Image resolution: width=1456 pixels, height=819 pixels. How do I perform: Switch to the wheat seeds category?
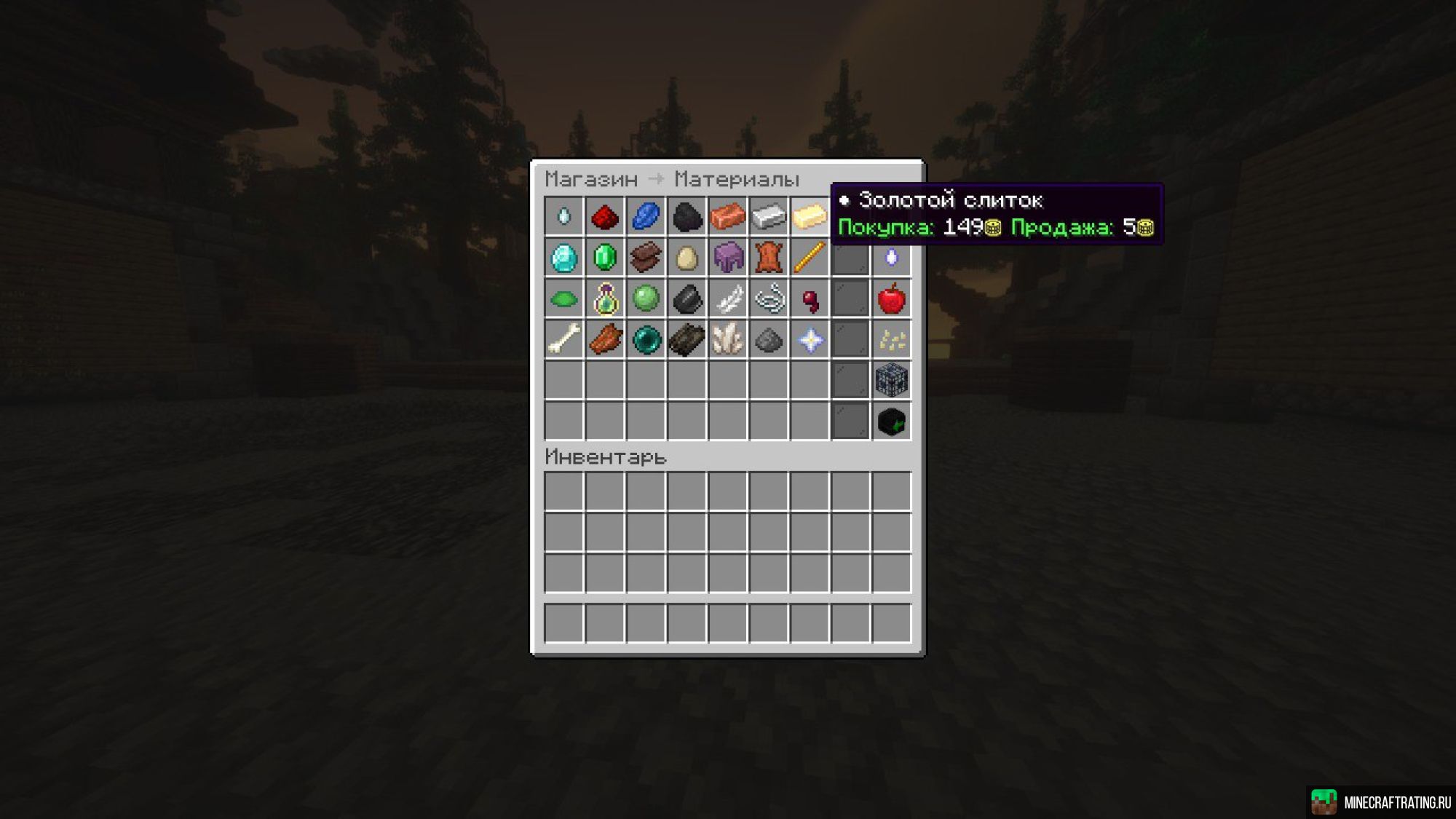[x=891, y=339]
